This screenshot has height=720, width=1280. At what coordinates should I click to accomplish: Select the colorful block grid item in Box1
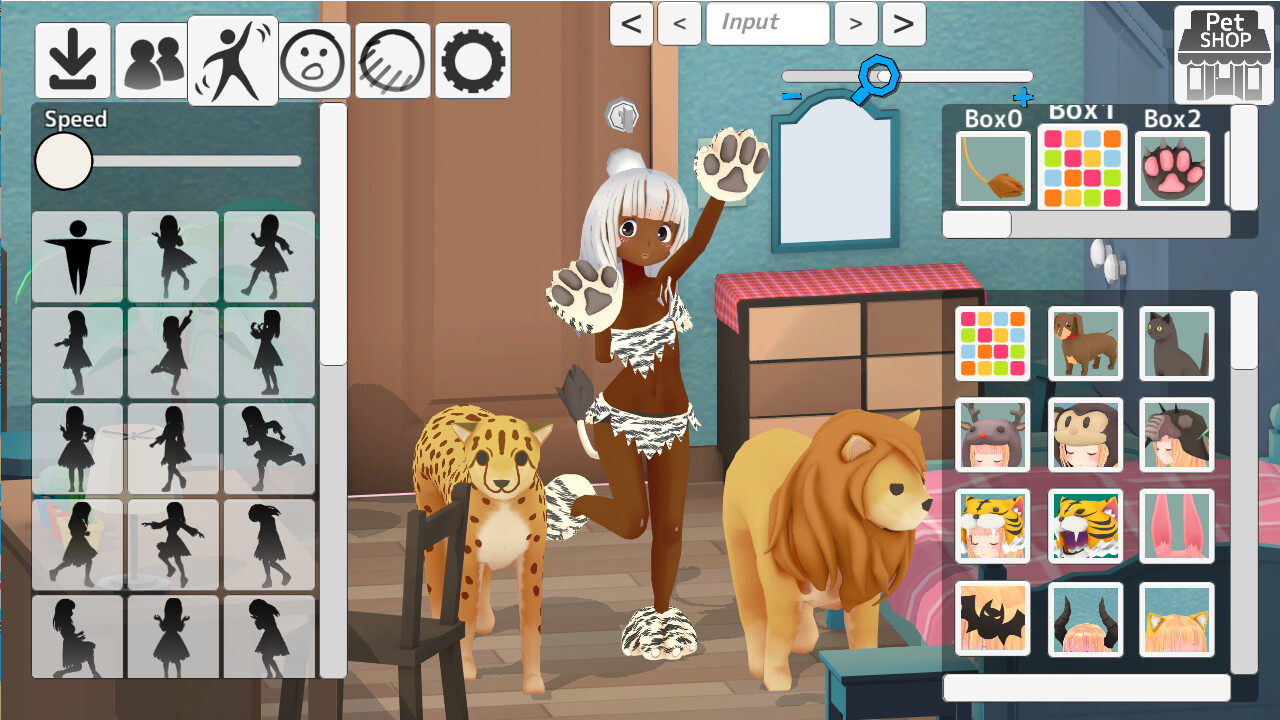click(1083, 166)
